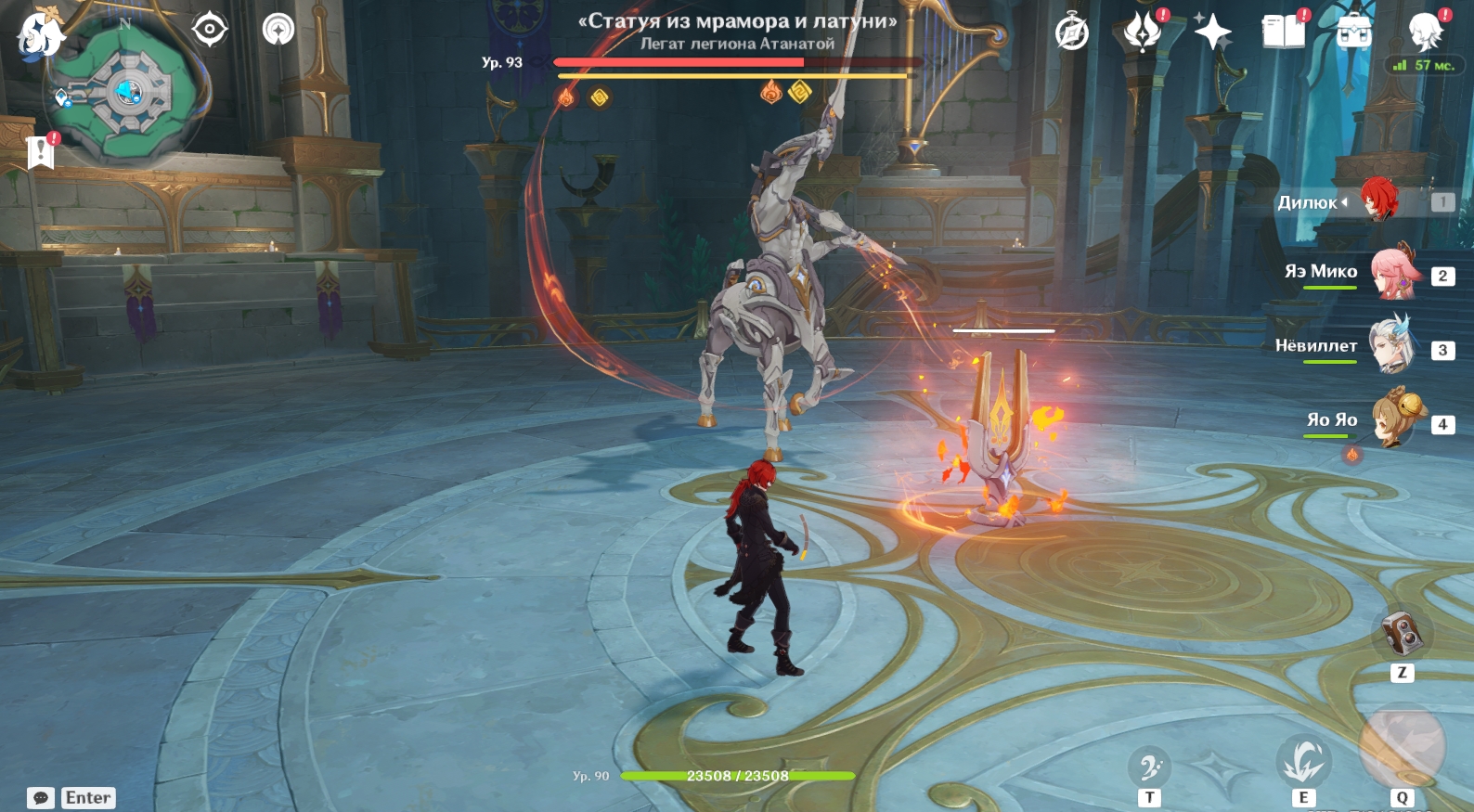Open the quest log exclamation bookmark
The width and height of the screenshot is (1474, 812).
[x=41, y=151]
